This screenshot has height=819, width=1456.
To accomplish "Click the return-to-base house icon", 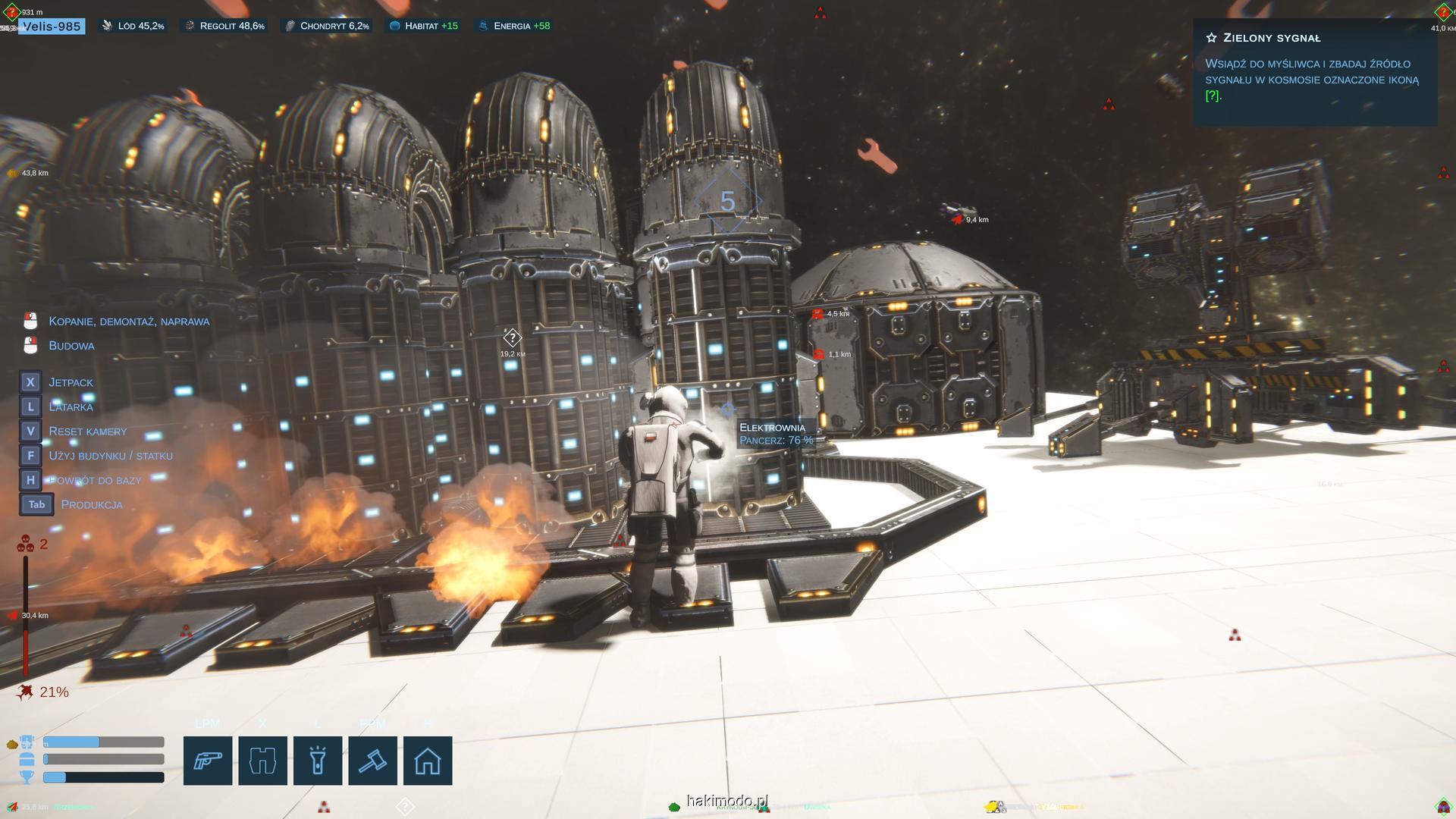I will click(428, 761).
